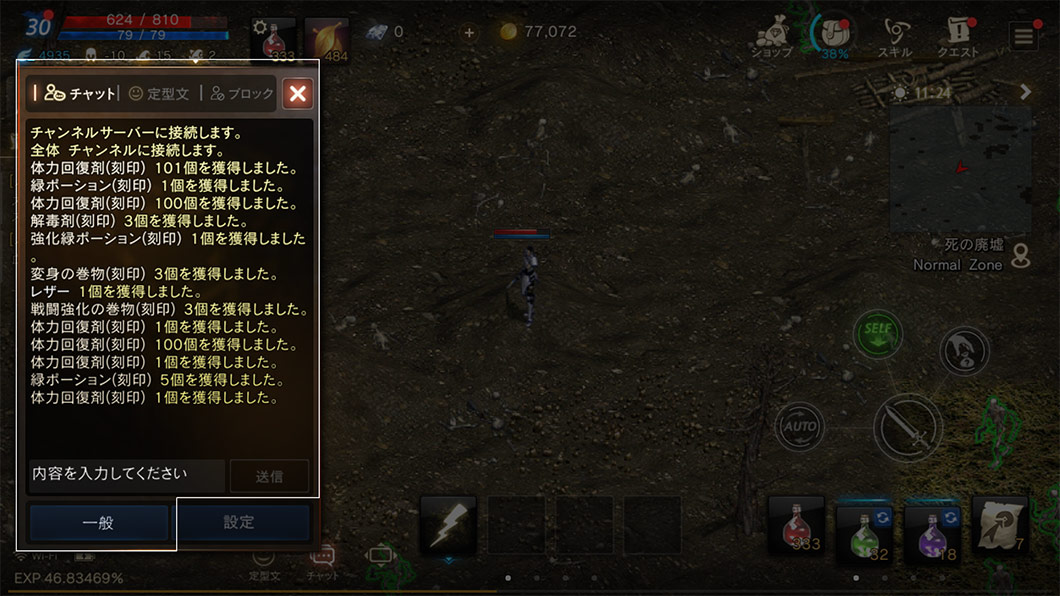This screenshot has width=1060, height=596.
Task: Open the ショップ shop
Action: (x=771, y=39)
